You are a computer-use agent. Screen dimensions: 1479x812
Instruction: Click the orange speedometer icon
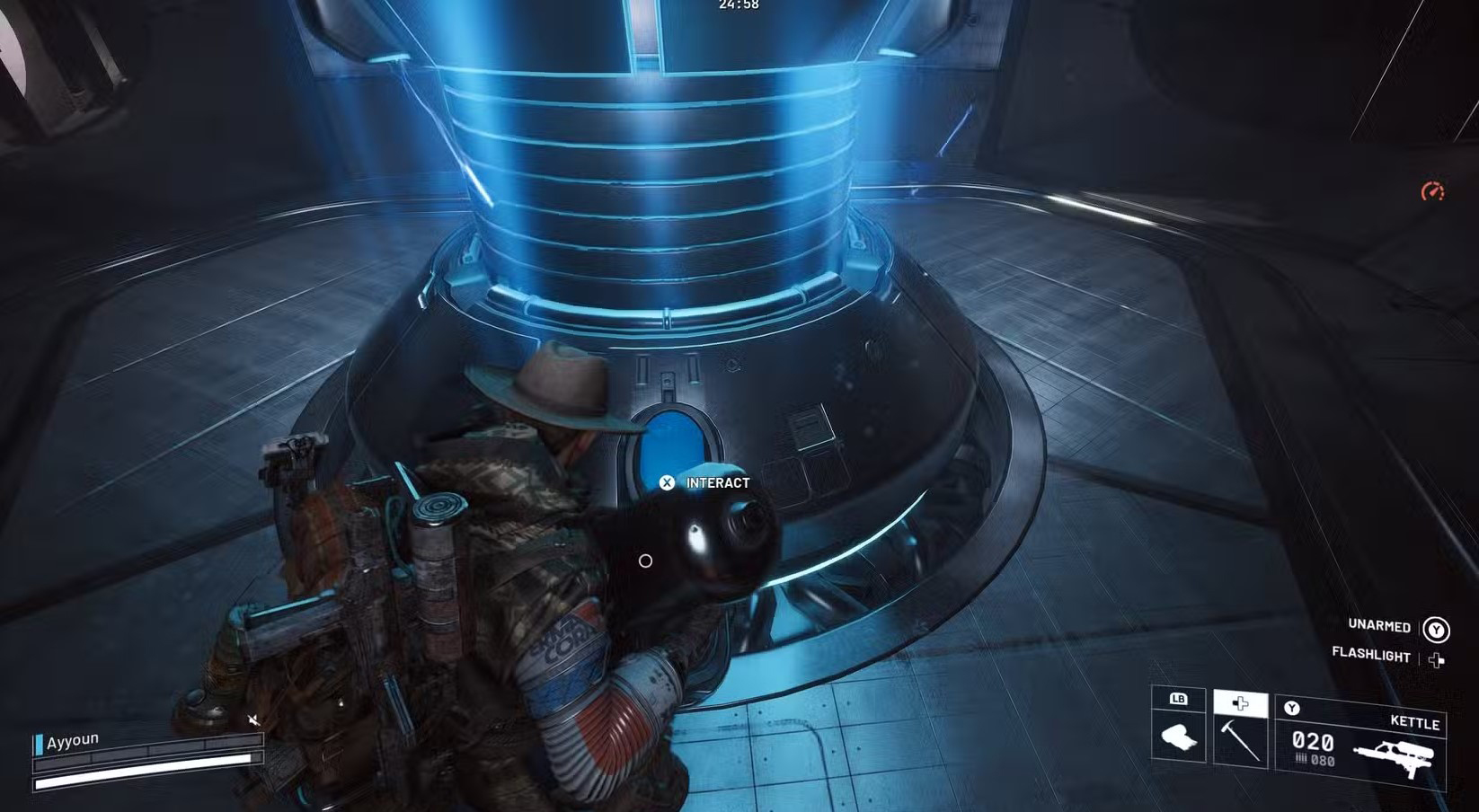(1432, 191)
